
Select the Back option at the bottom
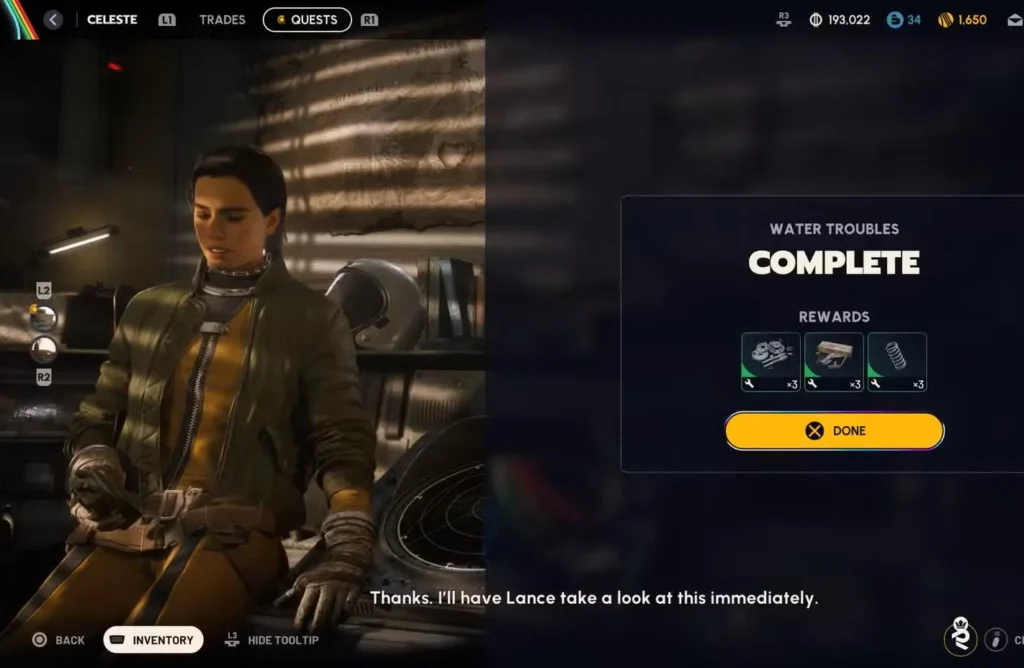(58, 640)
